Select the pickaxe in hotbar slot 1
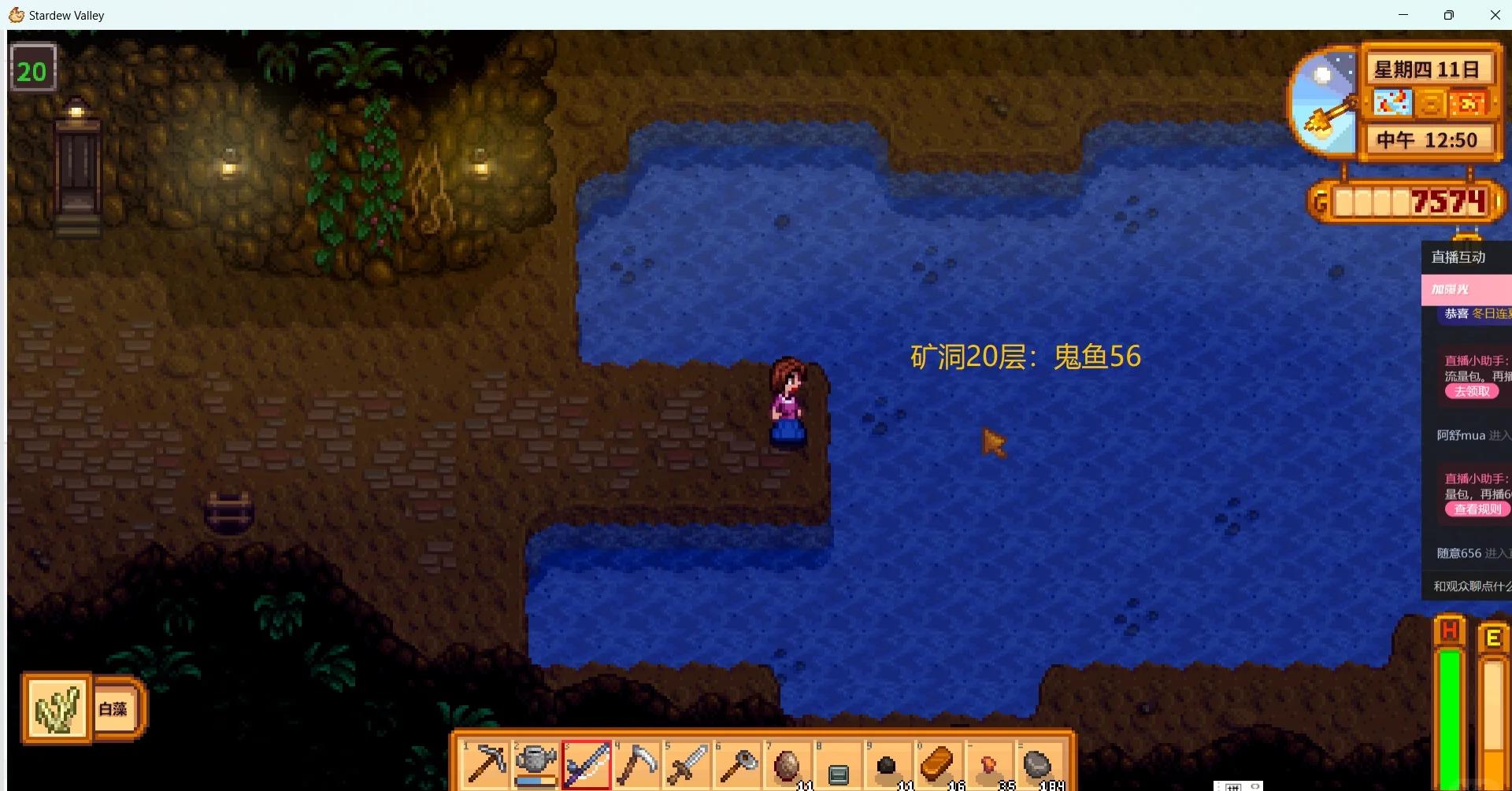Screen dimensions: 1512x791 [486, 764]
